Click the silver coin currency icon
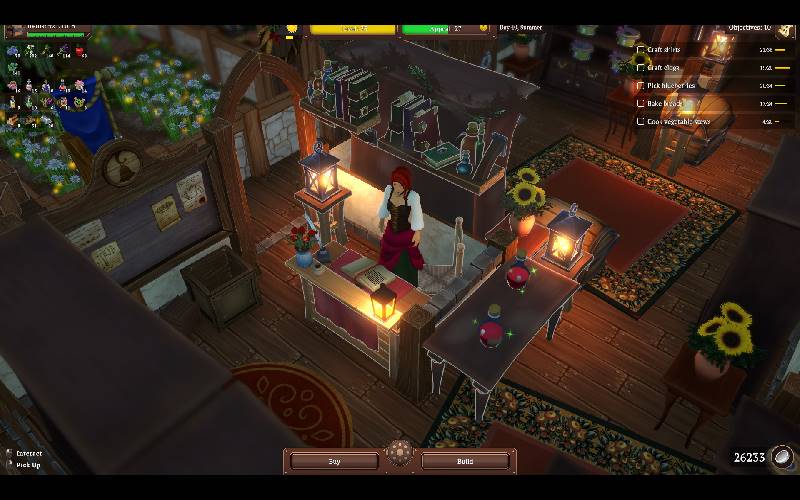The height and width of the screenshot is (500, 800). (x=782, y=457)
